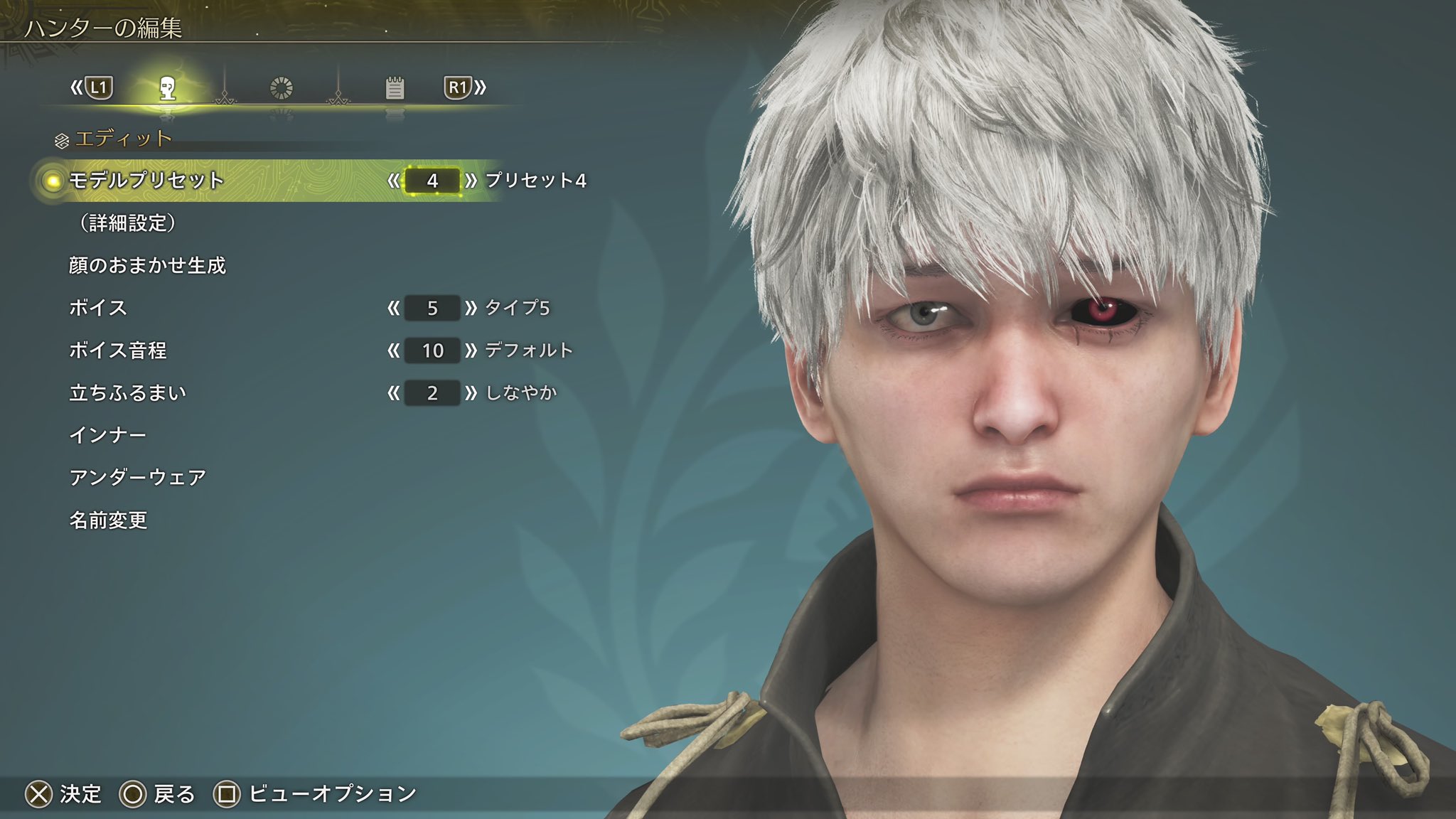Raise the voice pitch above 10

pos(471,350)
